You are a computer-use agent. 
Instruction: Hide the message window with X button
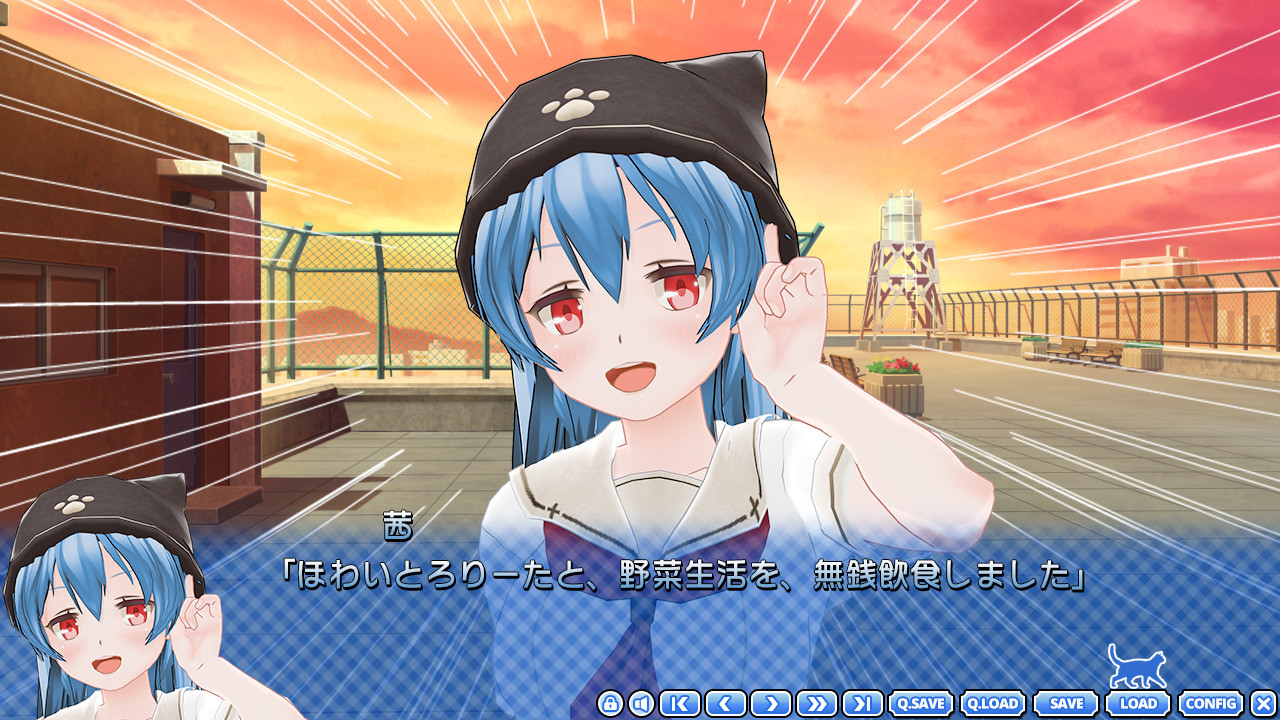click(x=1264, y=704)
